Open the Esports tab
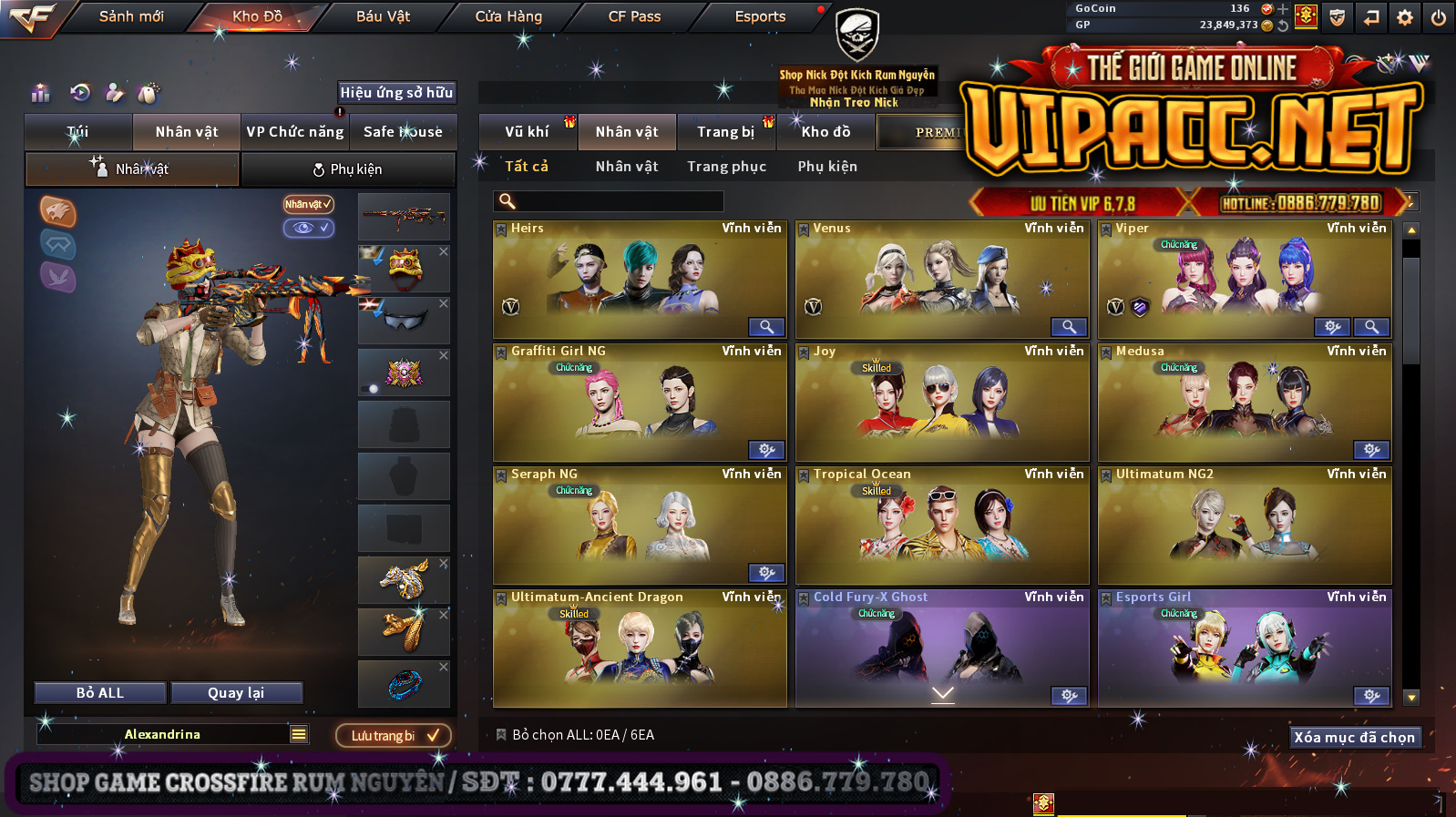This screenshot has height=817, width=1456. (760, 16)
